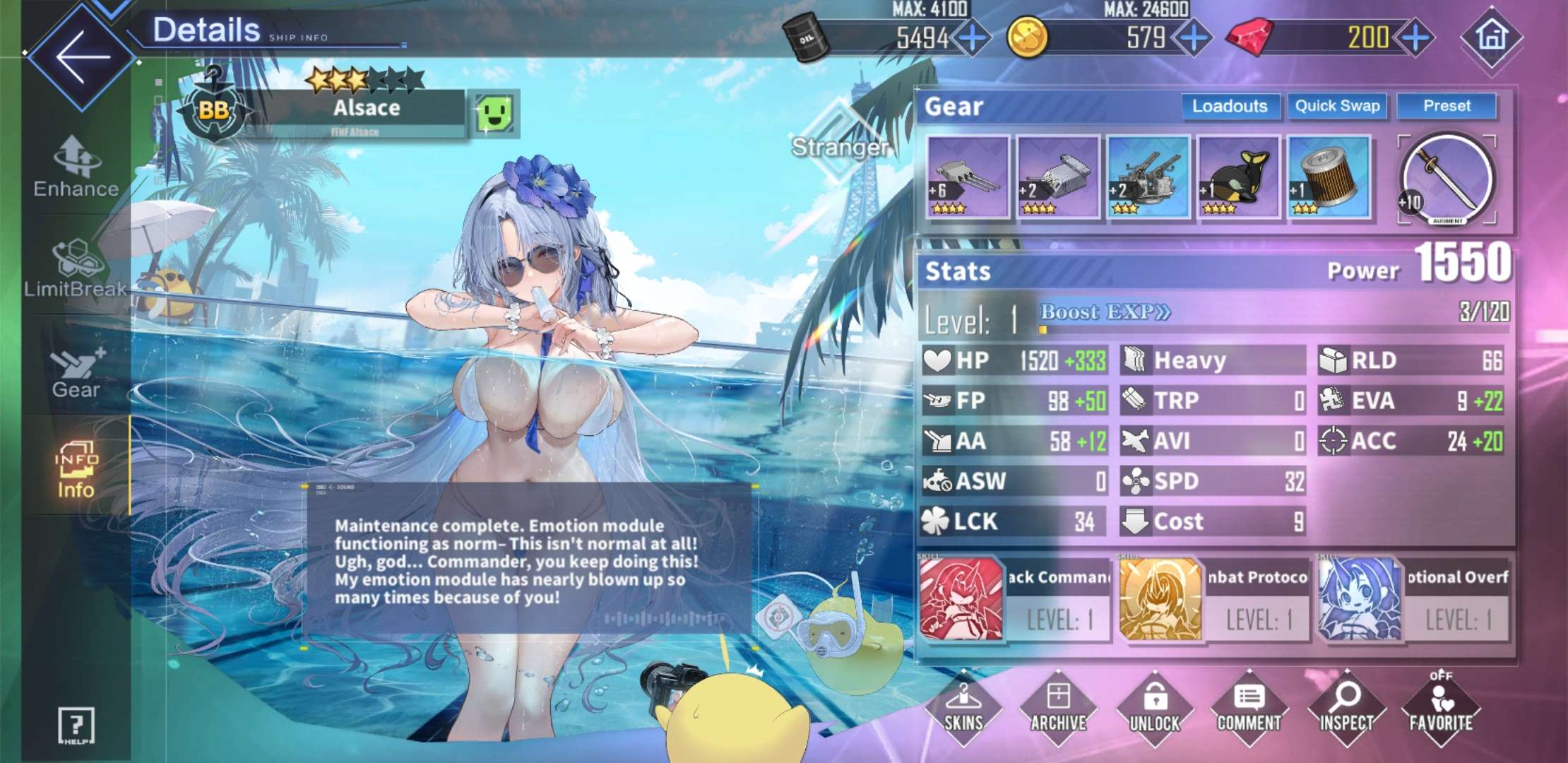The image size is (1568, 763).
Task: Open the Gear tab in sidebar
Action: pyautogui.click(x=76, y=372)
